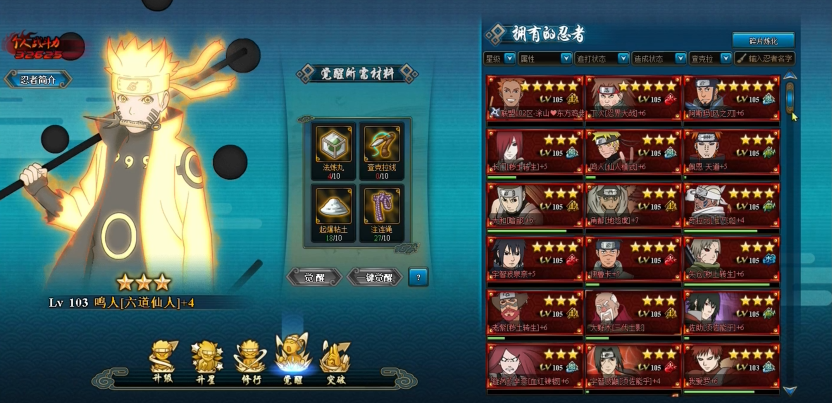Select the 起爆粘土 clay material slot
832x403 pixels.
pyautogui.click(x=330, y=207)
